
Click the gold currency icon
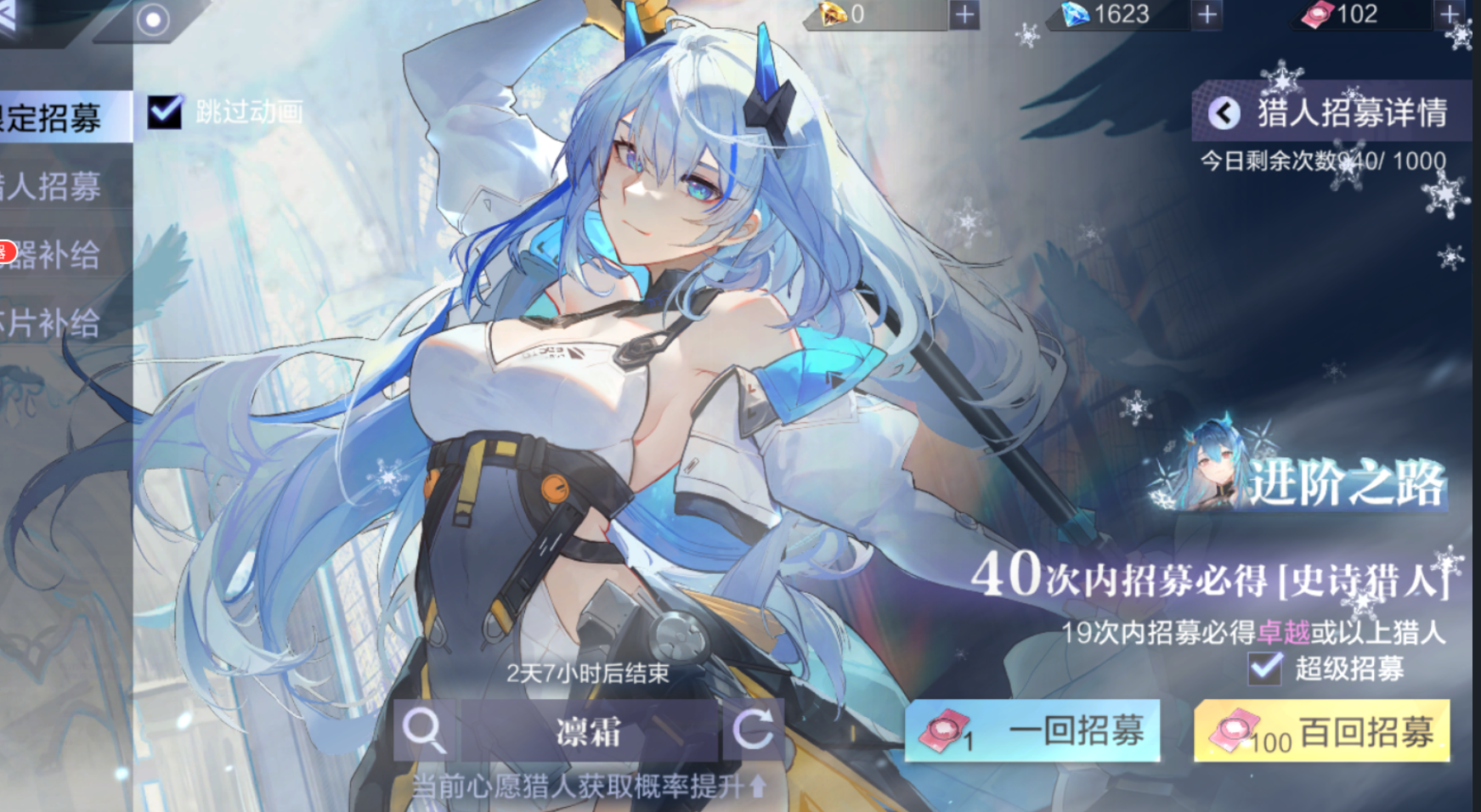(x=828, y=15)
